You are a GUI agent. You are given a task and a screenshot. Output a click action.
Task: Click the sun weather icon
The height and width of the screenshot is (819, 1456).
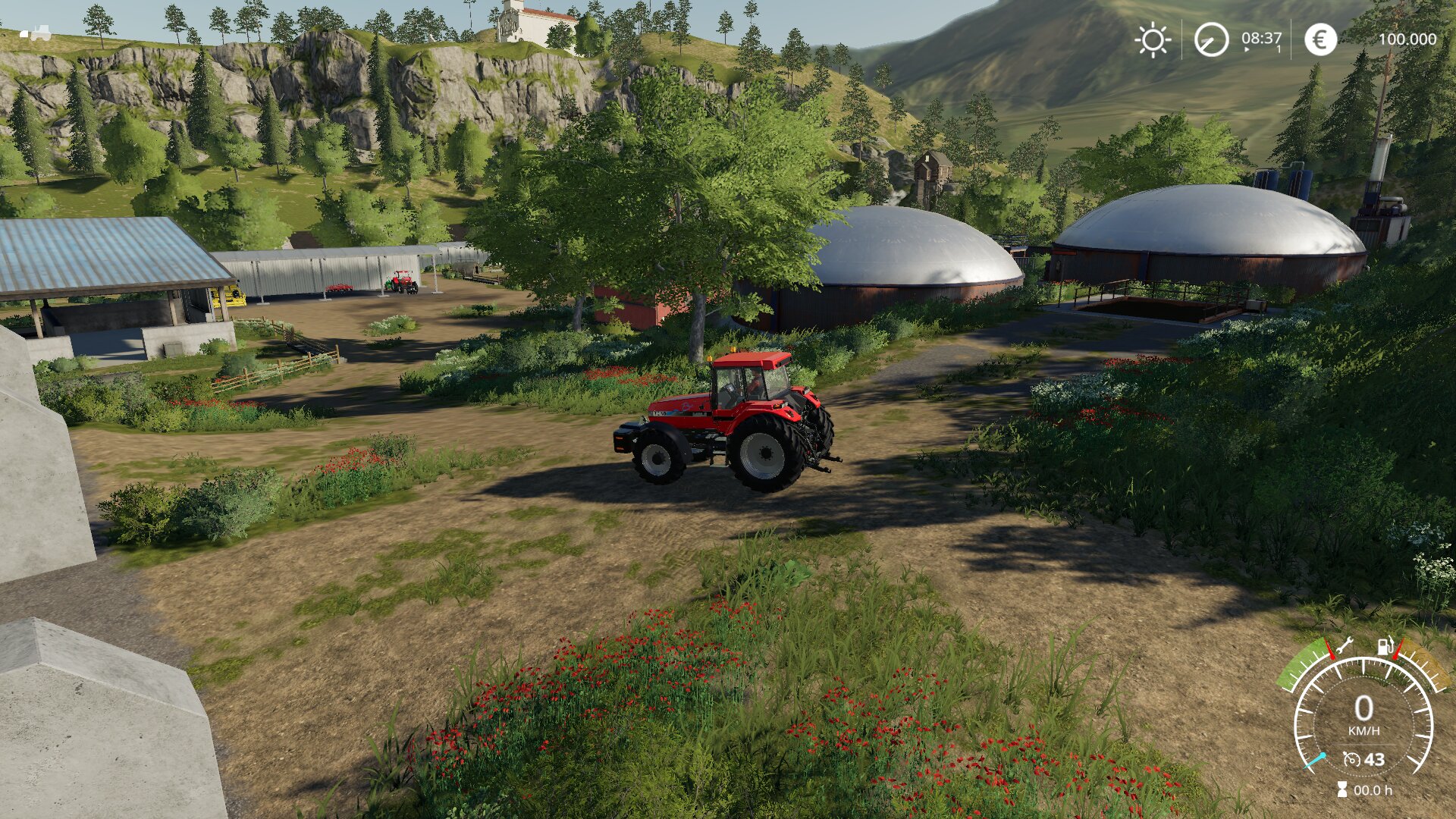[x=1153, y=39]
